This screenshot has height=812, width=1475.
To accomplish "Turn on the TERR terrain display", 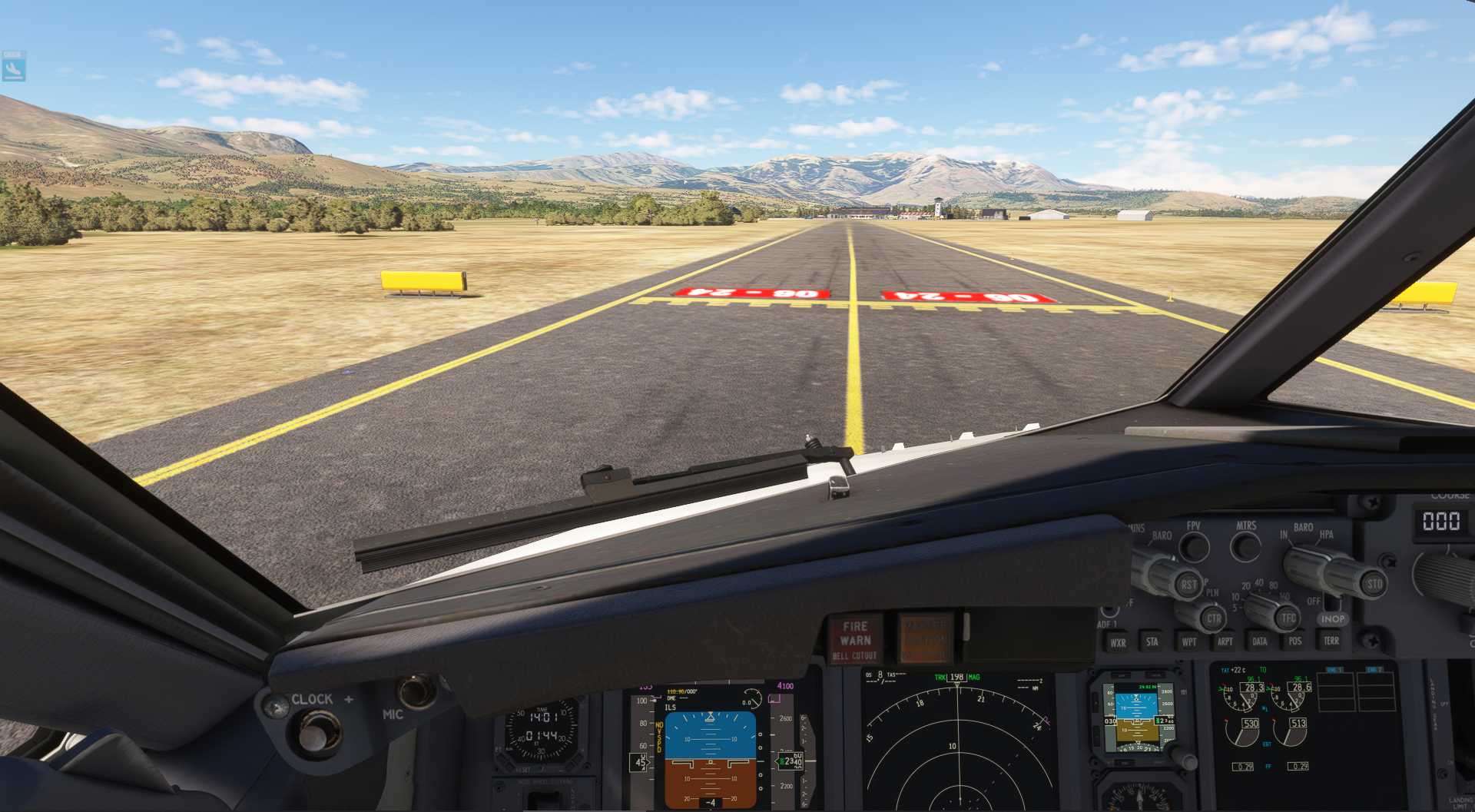I will click(x=1331, y=640).
